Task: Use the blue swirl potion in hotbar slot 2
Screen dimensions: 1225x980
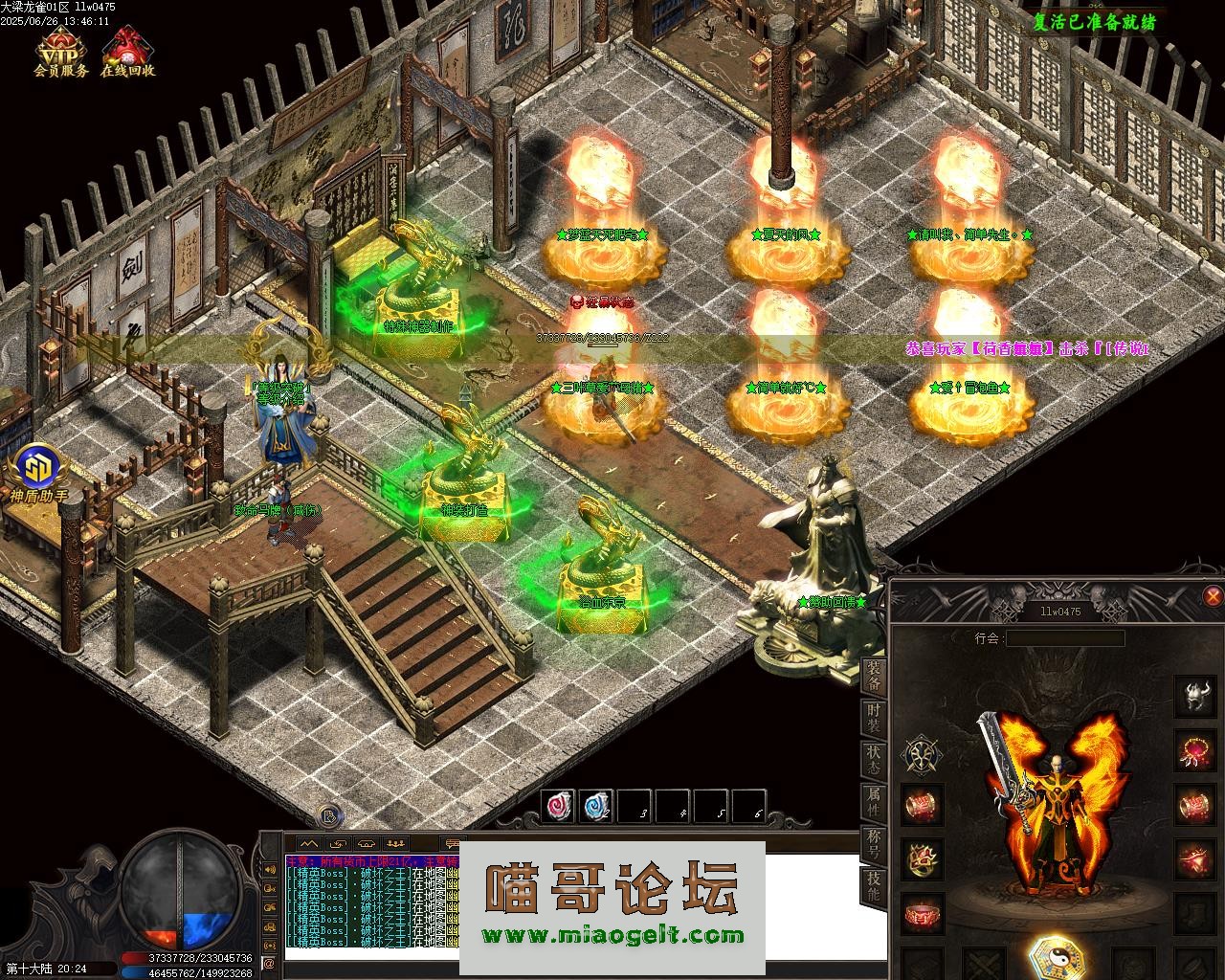Action: tap(597, 807)
